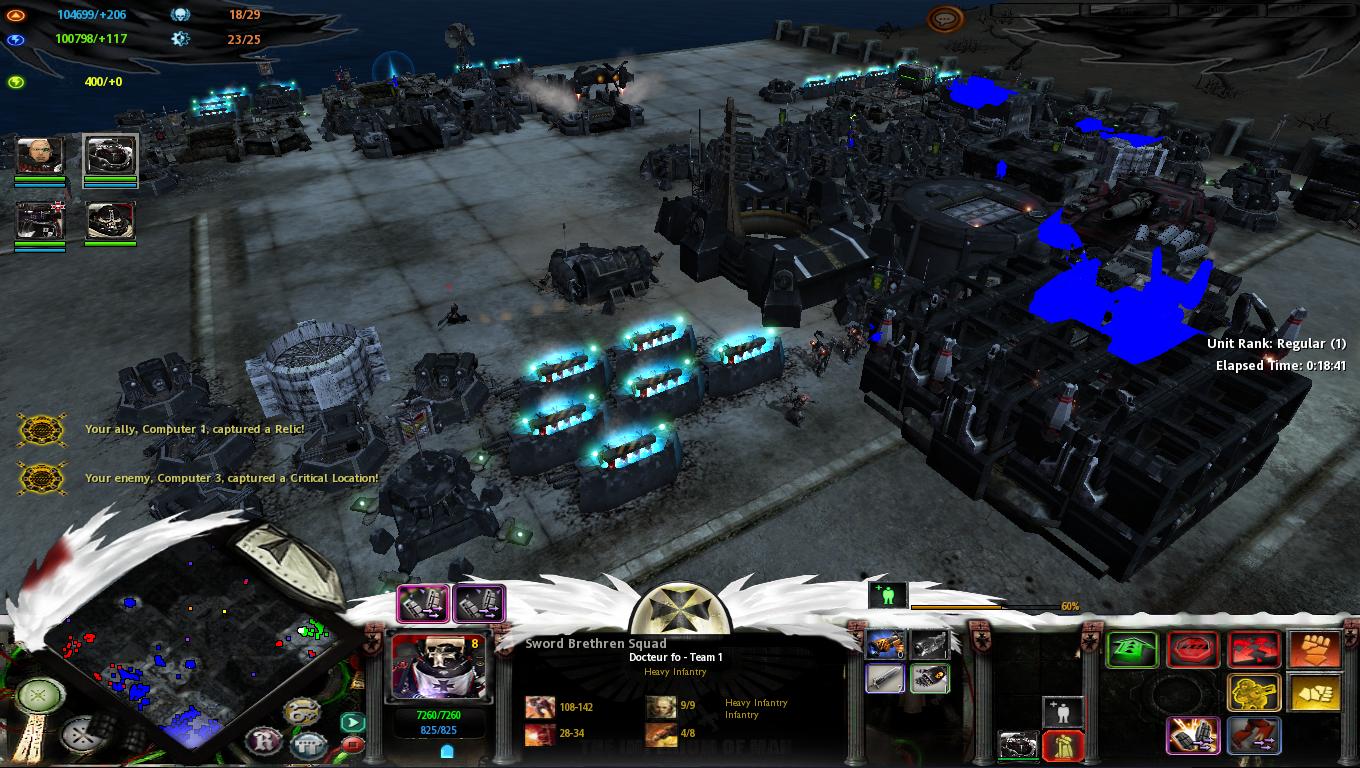Set the orange raised fist melee stance
1360x768 pixels.
pyautogui.click(x=1314, y=650)
